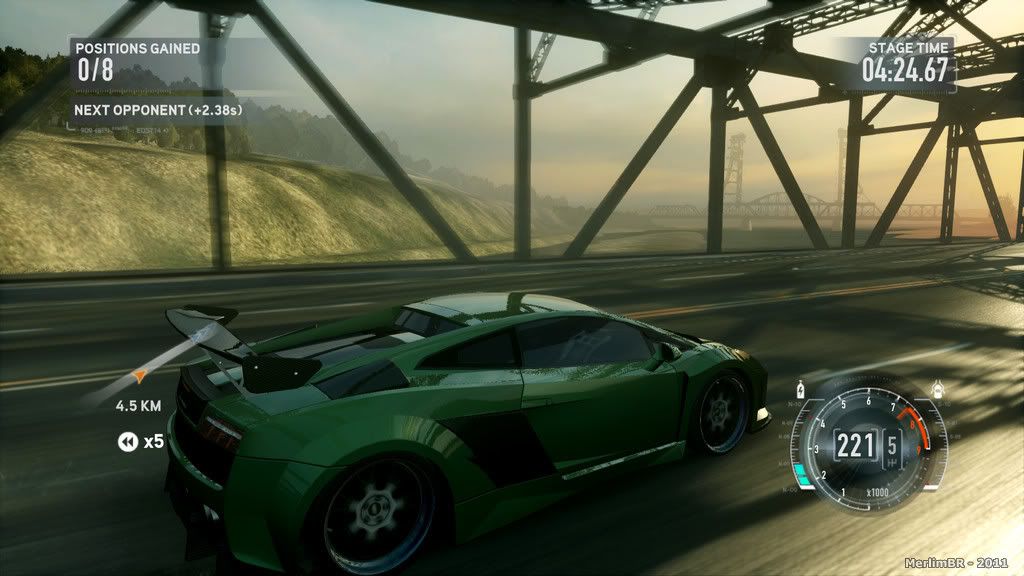Select the orange player marker on the route bar
The height and width of the screenshot is (576, 1024).
(141, 376)
